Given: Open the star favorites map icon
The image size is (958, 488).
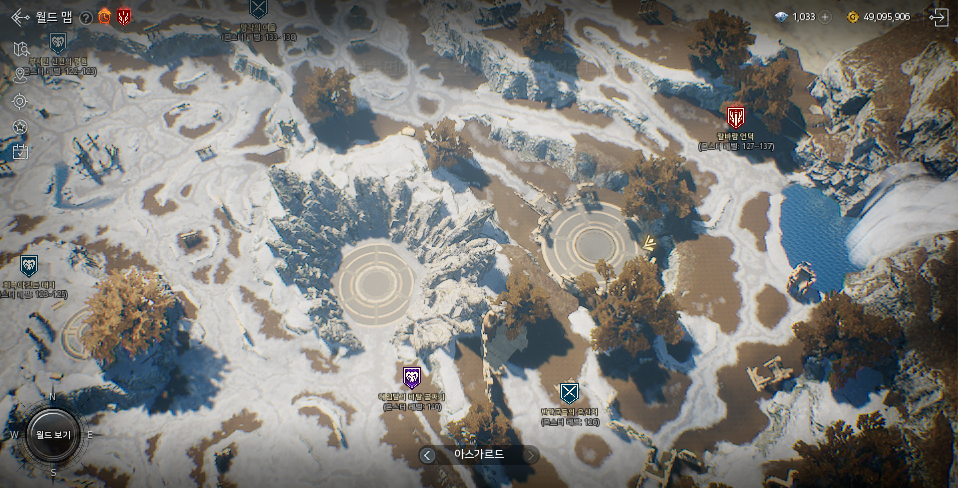Looking at the screenshot, I should [x=20, y=127].
